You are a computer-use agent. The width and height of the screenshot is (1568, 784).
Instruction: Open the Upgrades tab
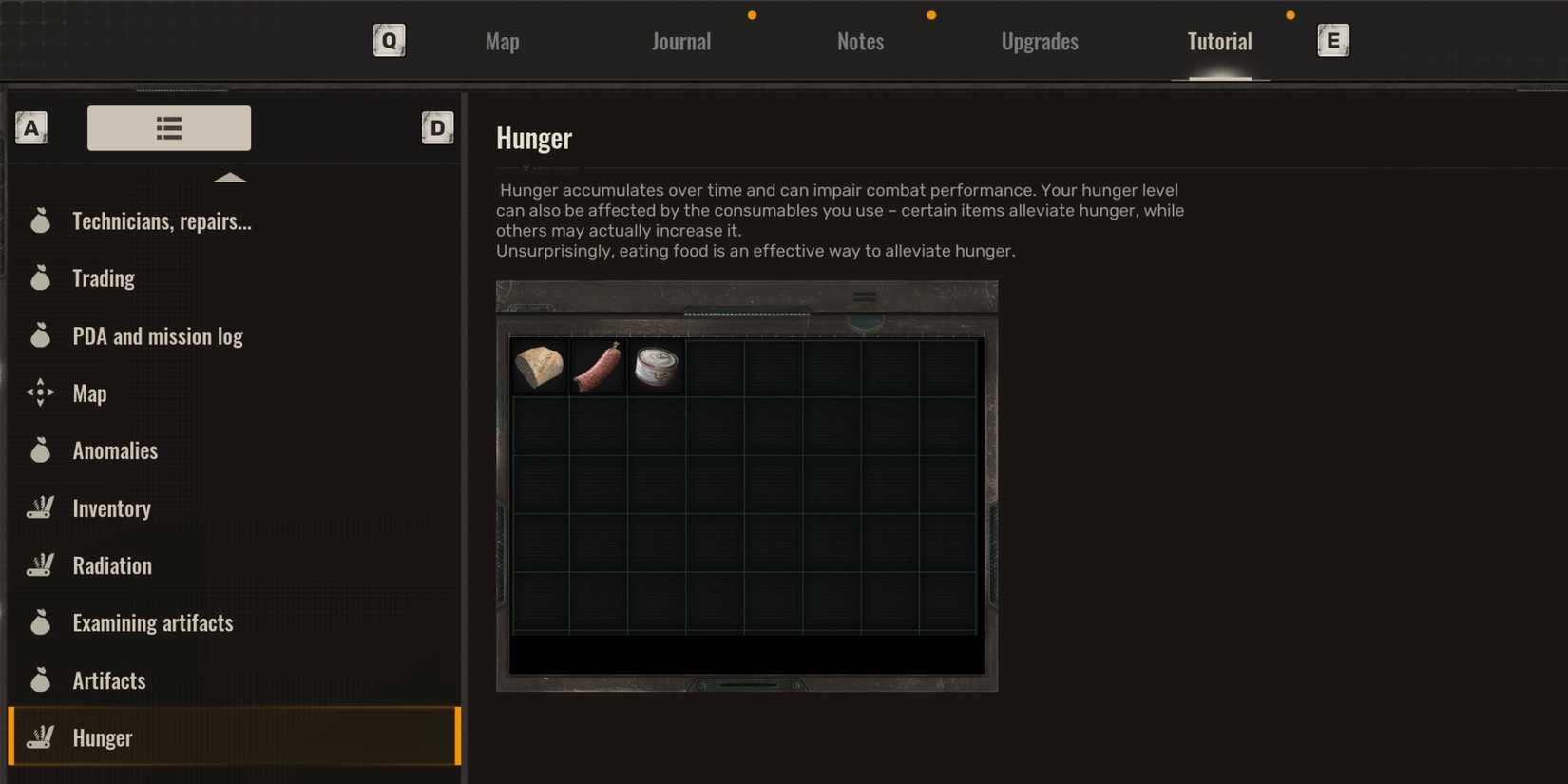click(1040, 41)
